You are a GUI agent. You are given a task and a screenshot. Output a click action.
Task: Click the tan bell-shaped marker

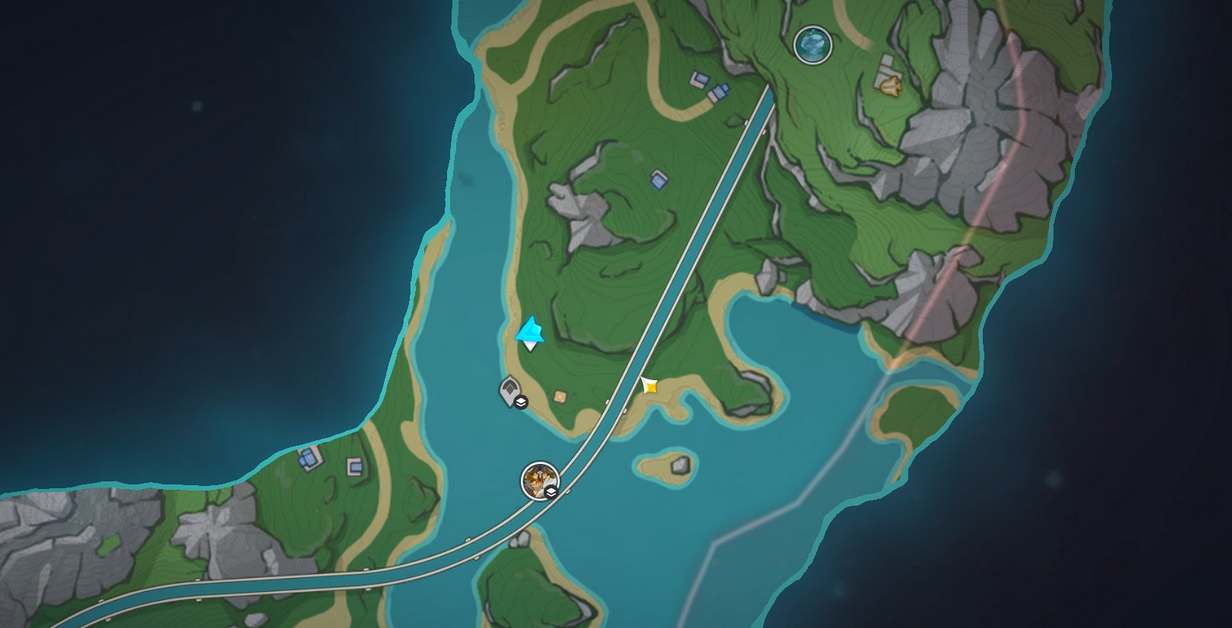(888, 82)
